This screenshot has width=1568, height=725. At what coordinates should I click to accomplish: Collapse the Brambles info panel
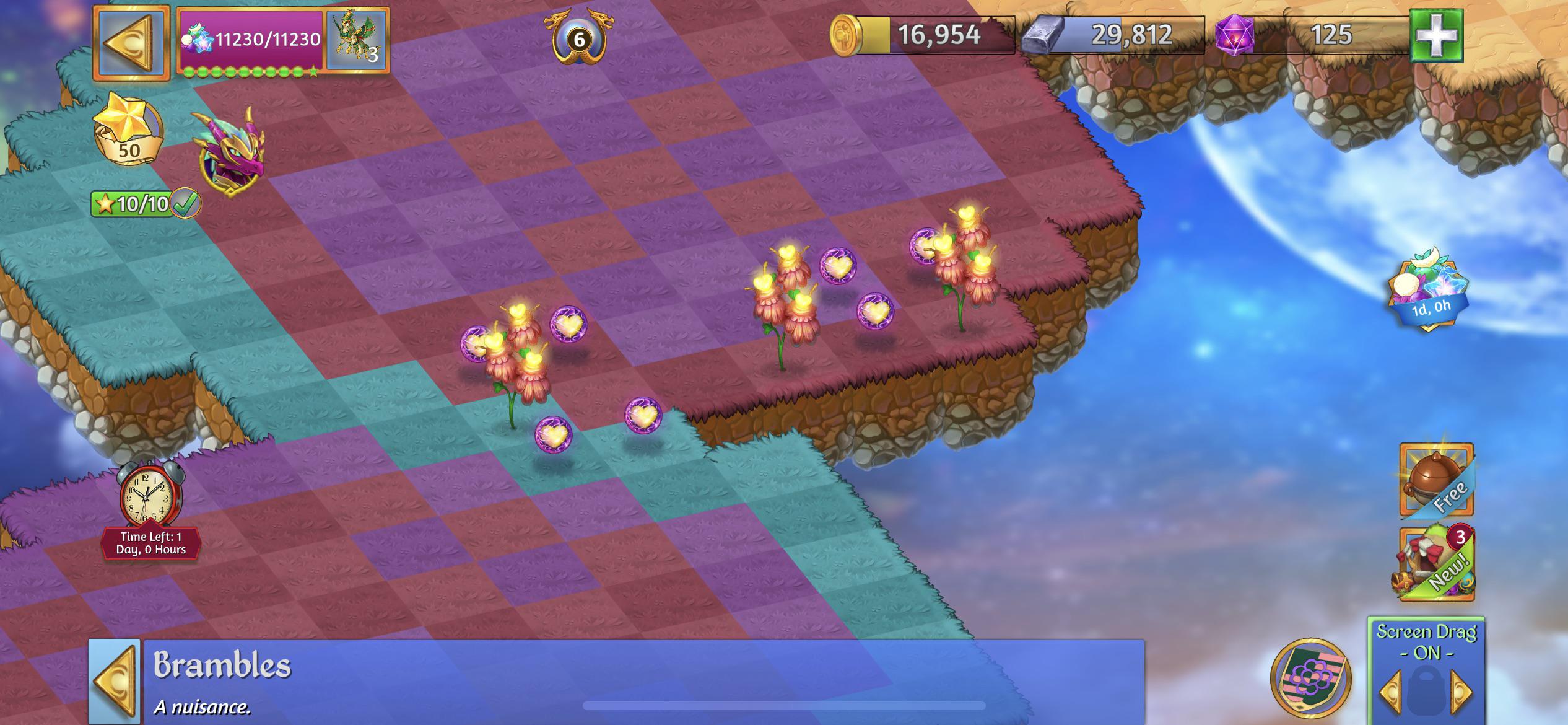point(115,680)
